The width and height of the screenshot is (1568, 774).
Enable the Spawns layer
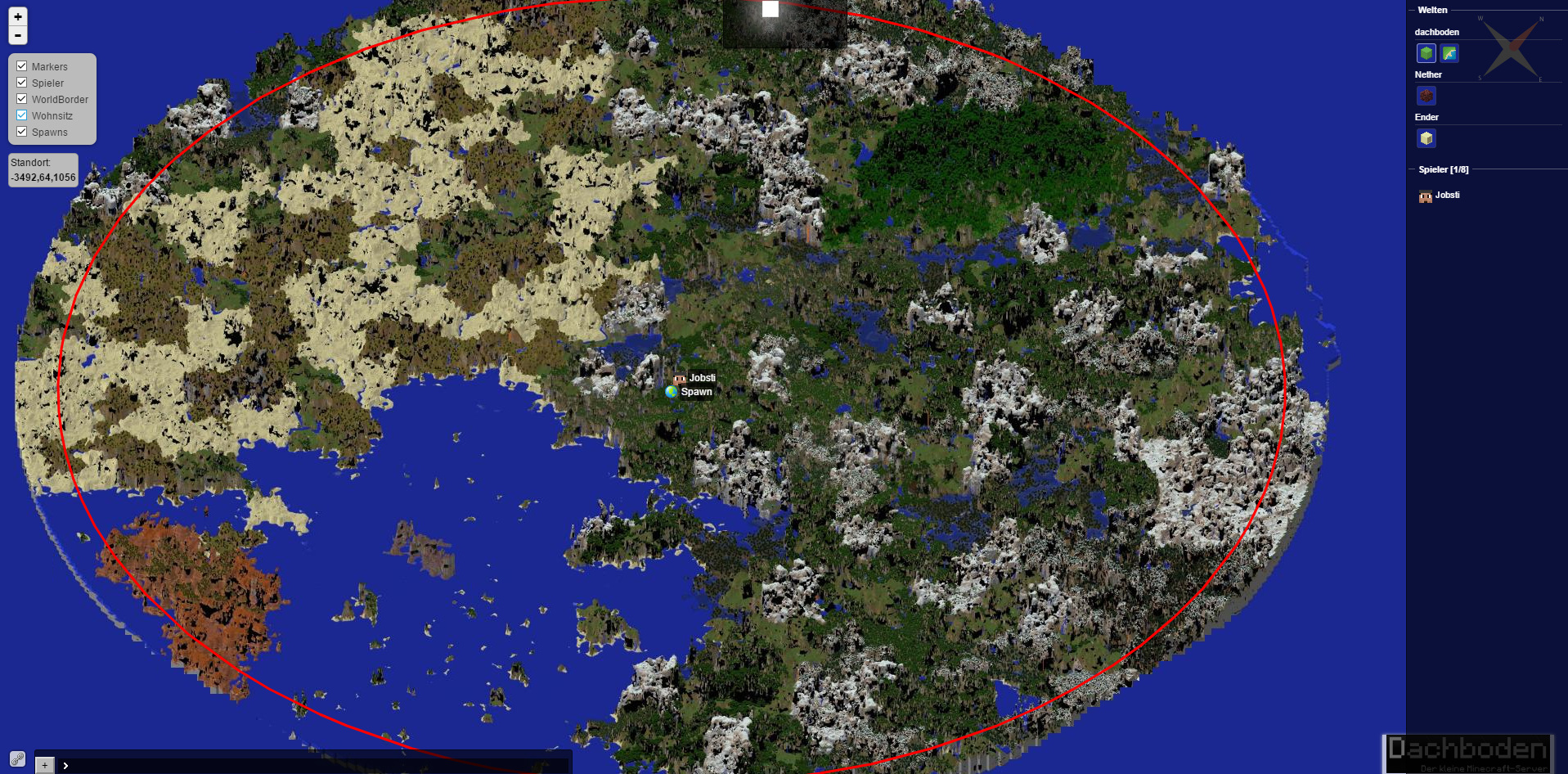pos(21,132)
